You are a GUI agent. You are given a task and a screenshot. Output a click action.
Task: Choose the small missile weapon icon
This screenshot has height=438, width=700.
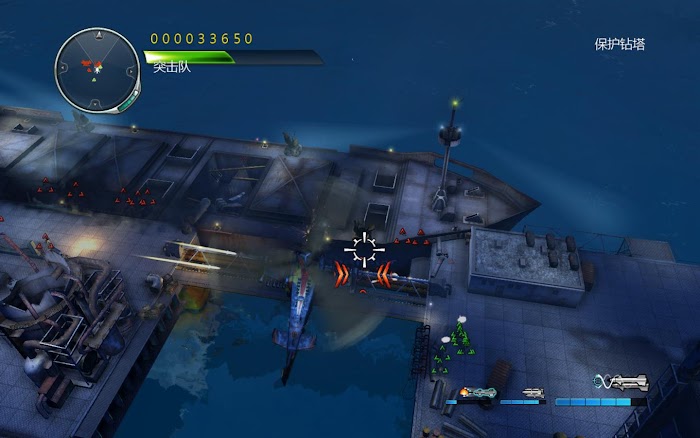click(533, 392)
